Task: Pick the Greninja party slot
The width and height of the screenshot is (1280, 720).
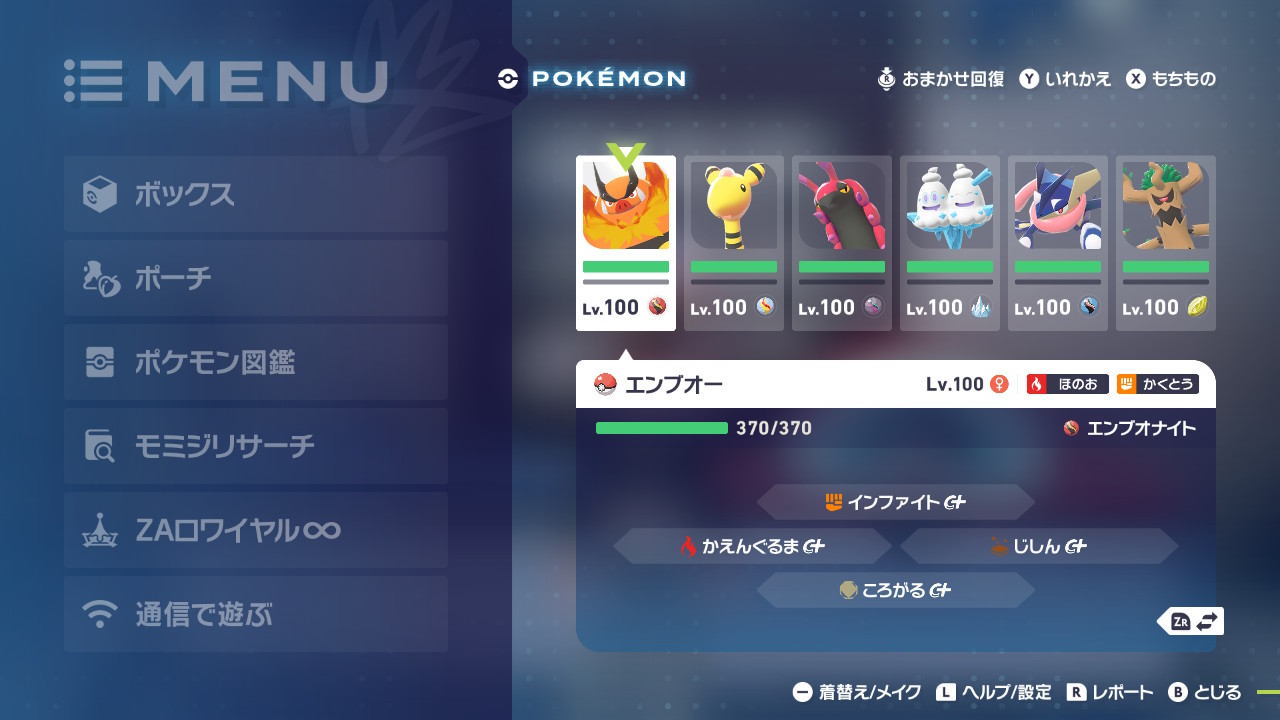Action: (x=1058, y=243)
